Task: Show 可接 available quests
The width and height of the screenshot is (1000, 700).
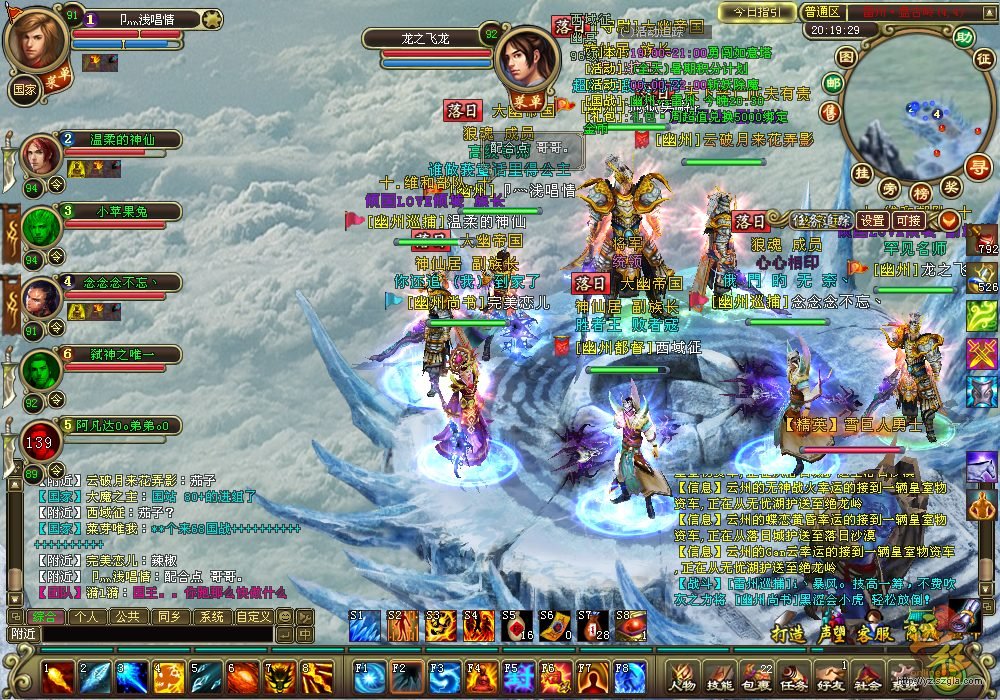Action: point(908,220)
